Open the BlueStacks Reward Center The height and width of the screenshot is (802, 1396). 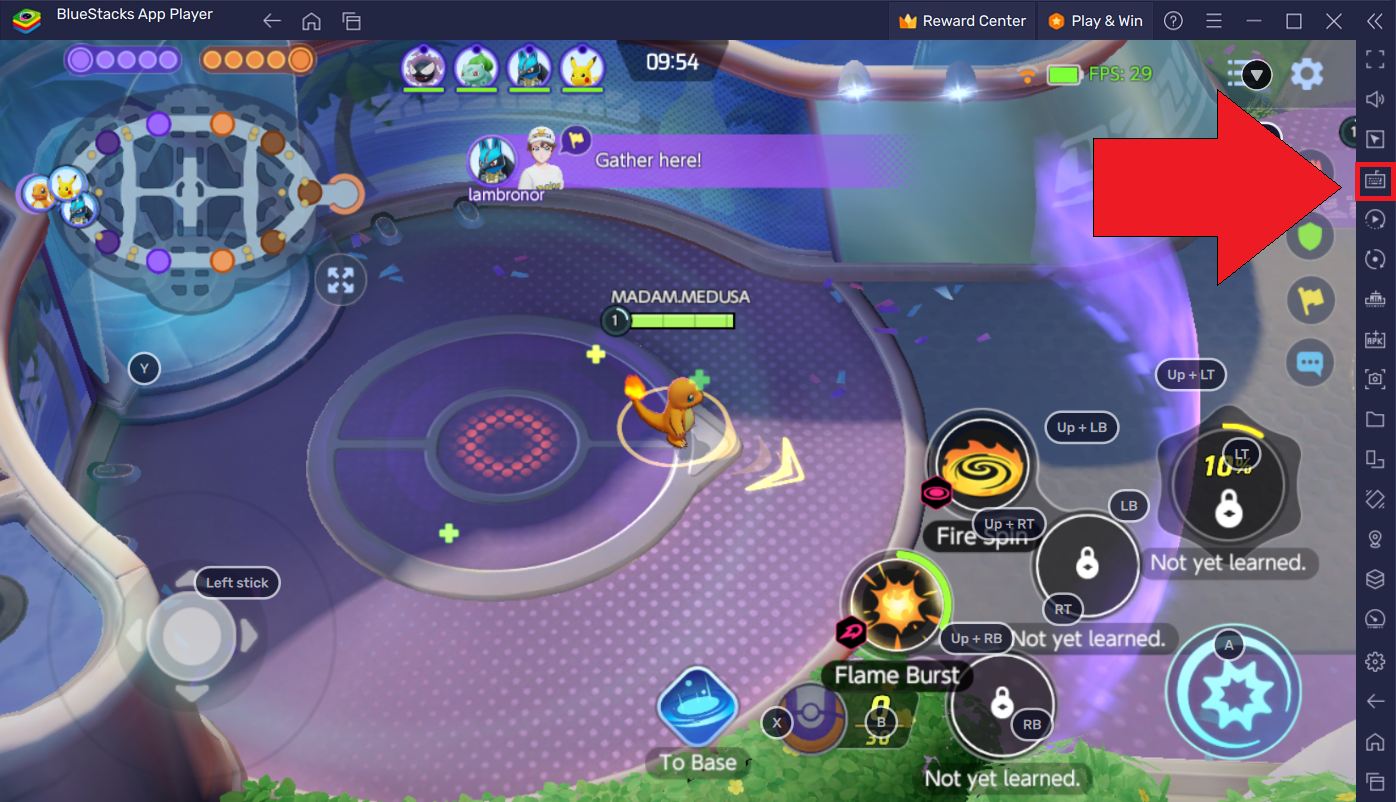coord(962,21)
